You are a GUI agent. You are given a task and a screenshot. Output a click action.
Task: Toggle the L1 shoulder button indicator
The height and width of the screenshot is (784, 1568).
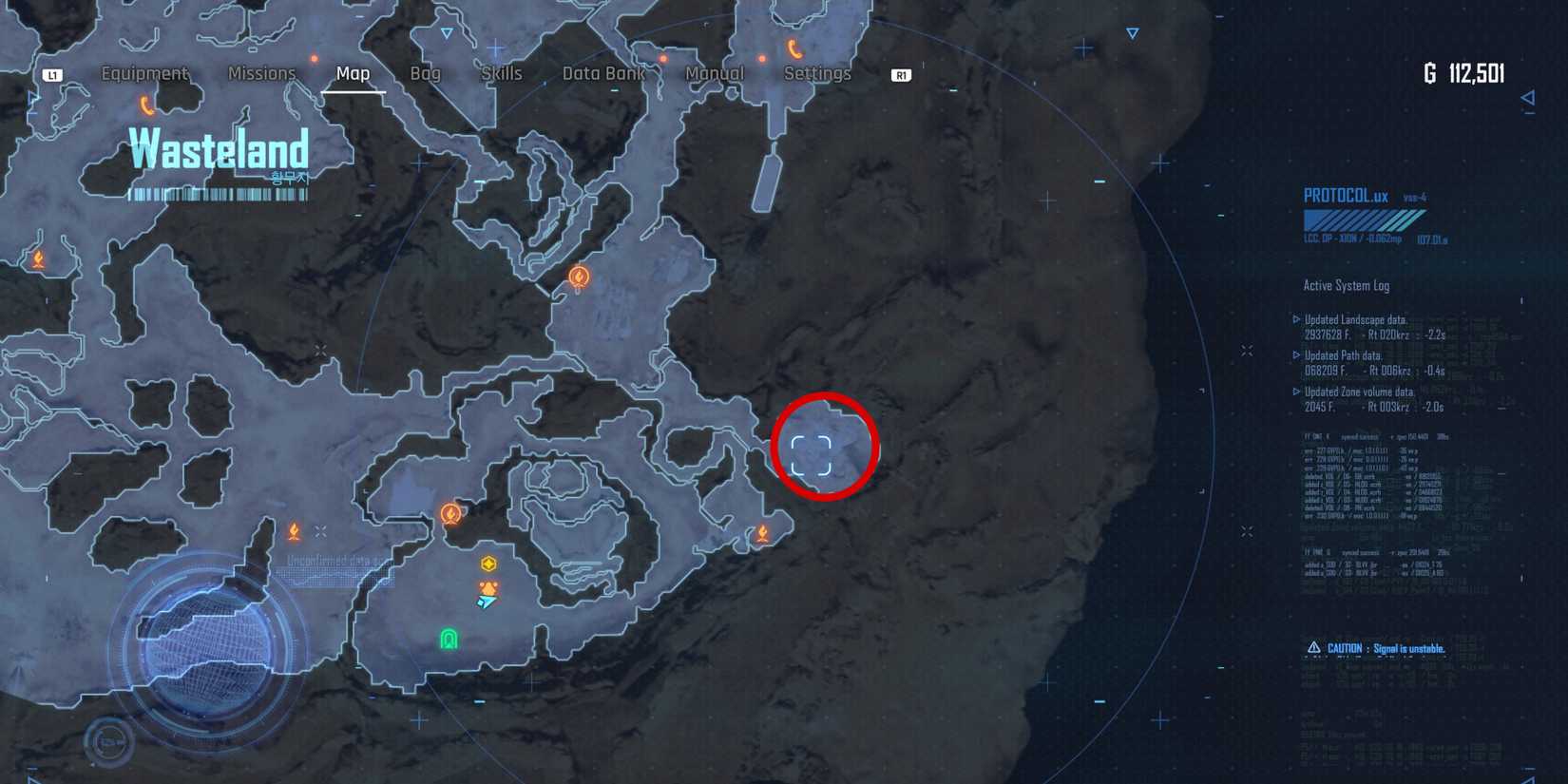pos(53,73)
